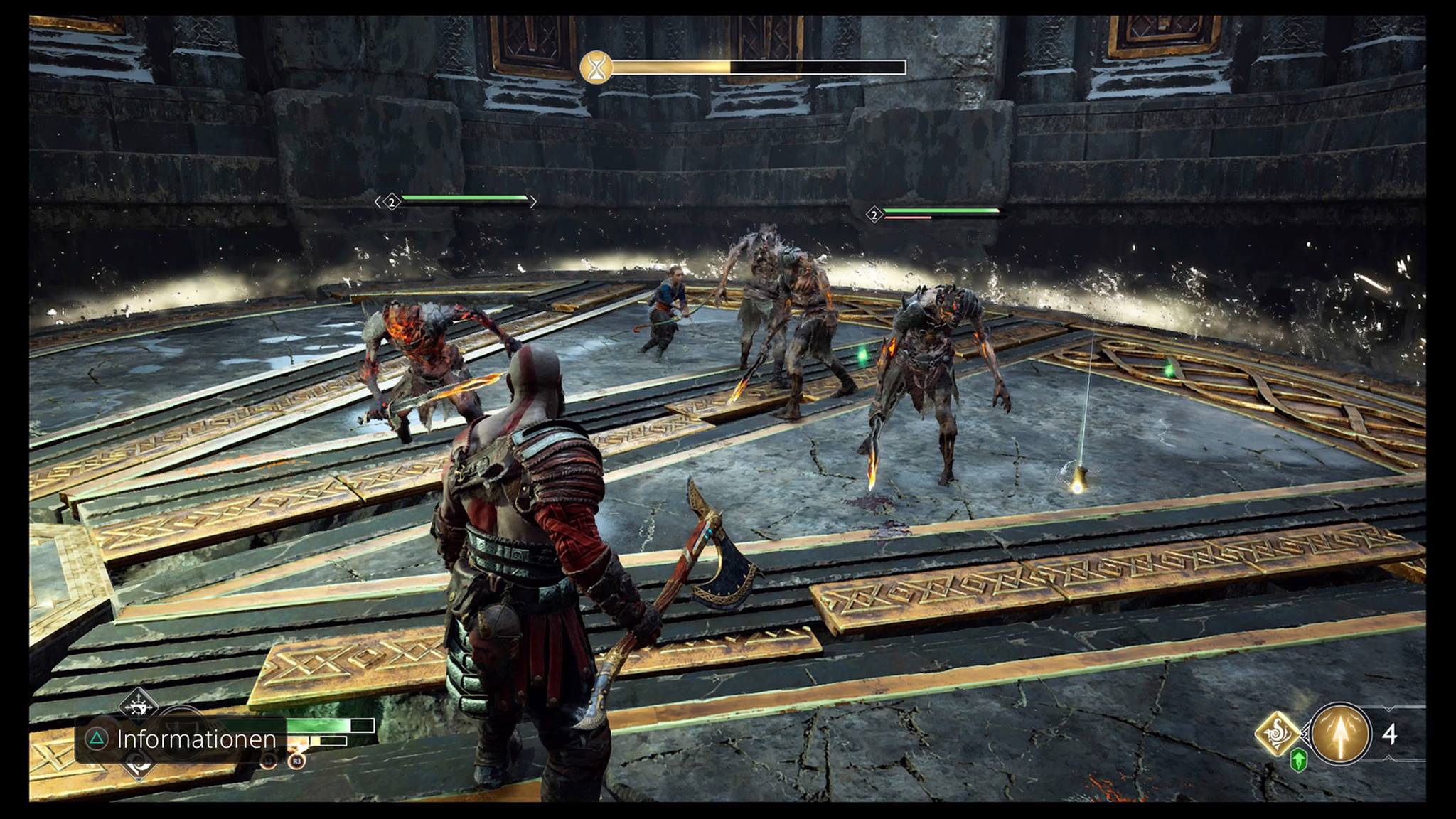Click the green upward arrow buff icon

[x=1298, y=761]
